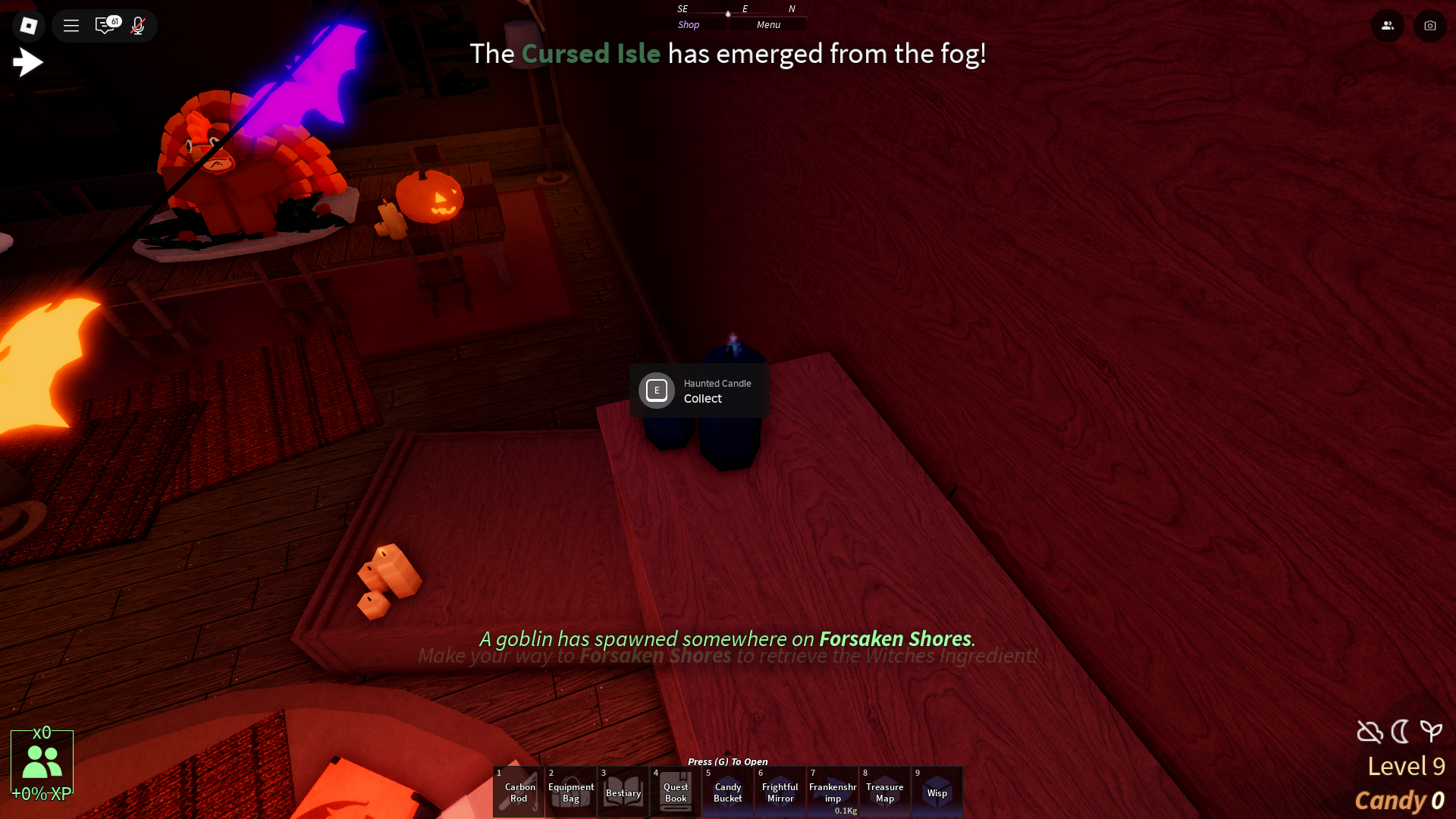1456x819 pixels.
Task: Open the Bestiary book slot
Action: click(x=623, y=792)
